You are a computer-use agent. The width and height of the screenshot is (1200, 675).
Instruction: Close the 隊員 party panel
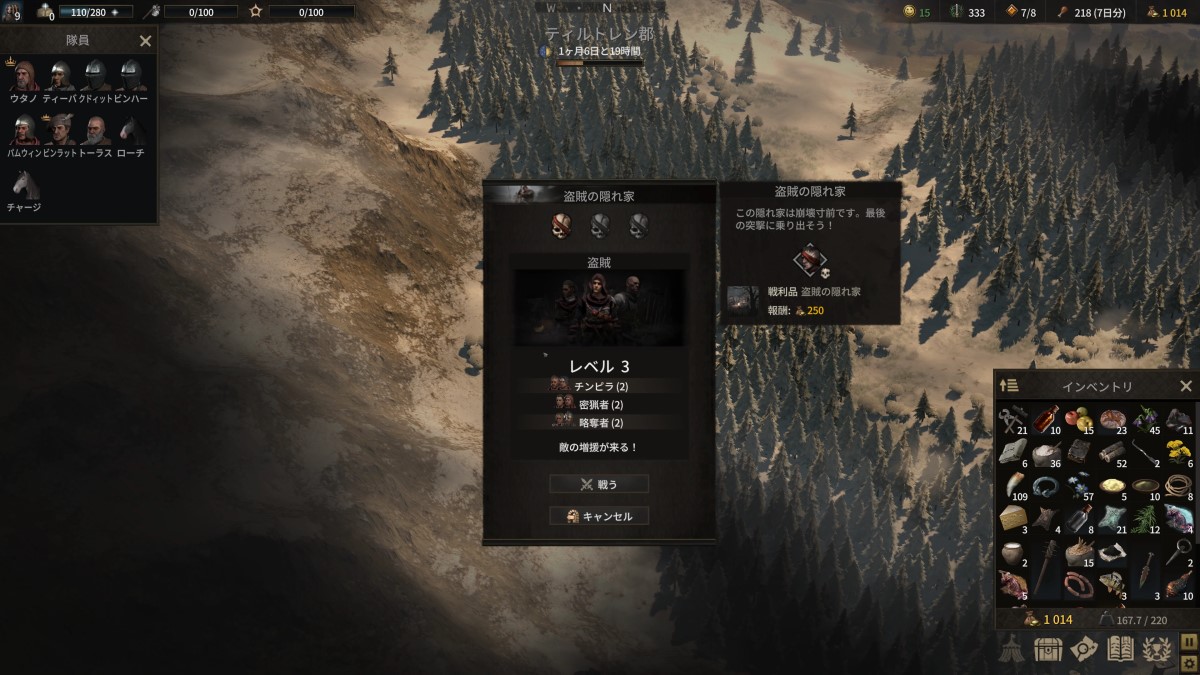click(145, 41)
